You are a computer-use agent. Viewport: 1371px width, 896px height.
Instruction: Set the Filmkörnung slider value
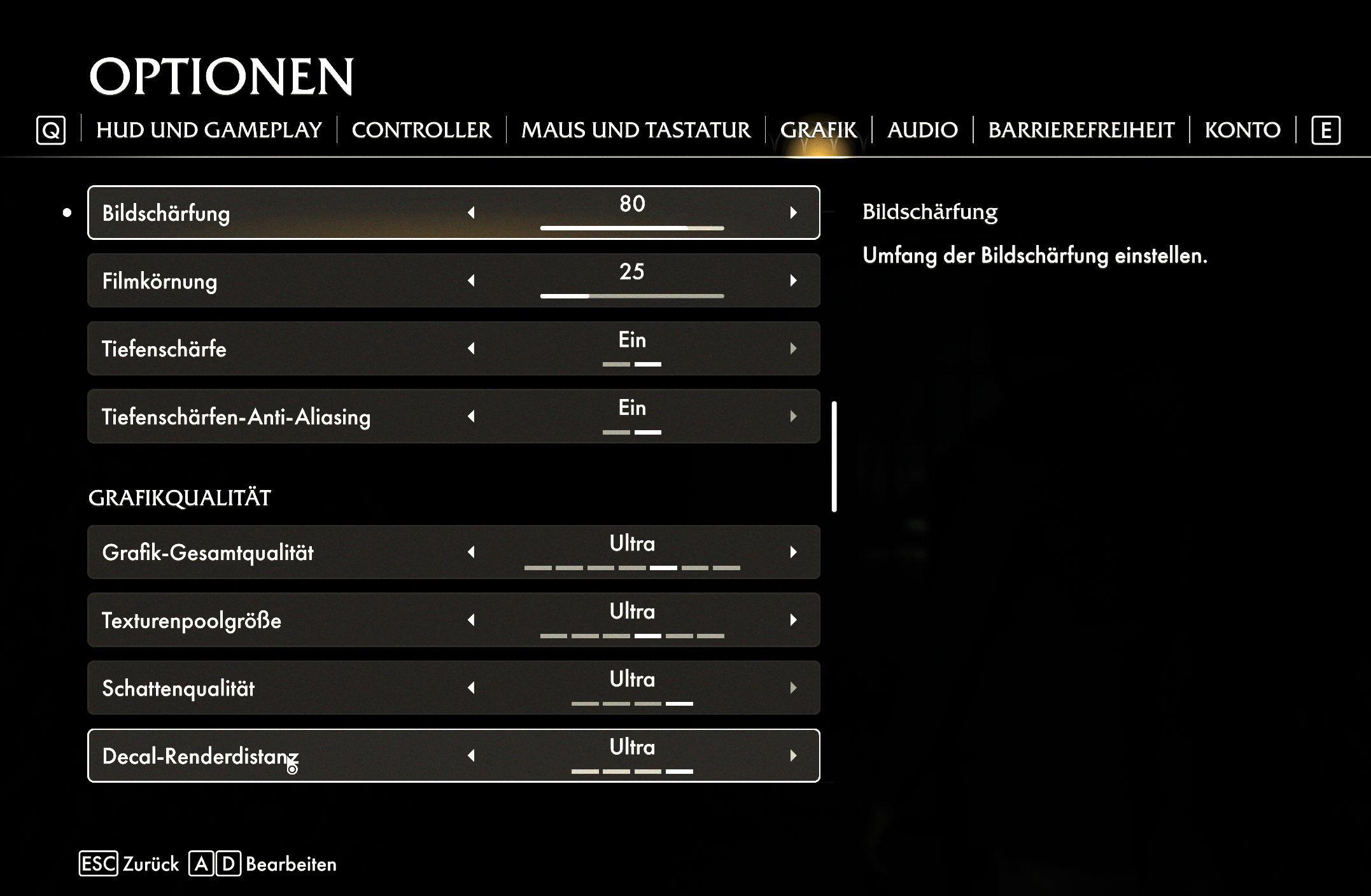coord(632,295)
